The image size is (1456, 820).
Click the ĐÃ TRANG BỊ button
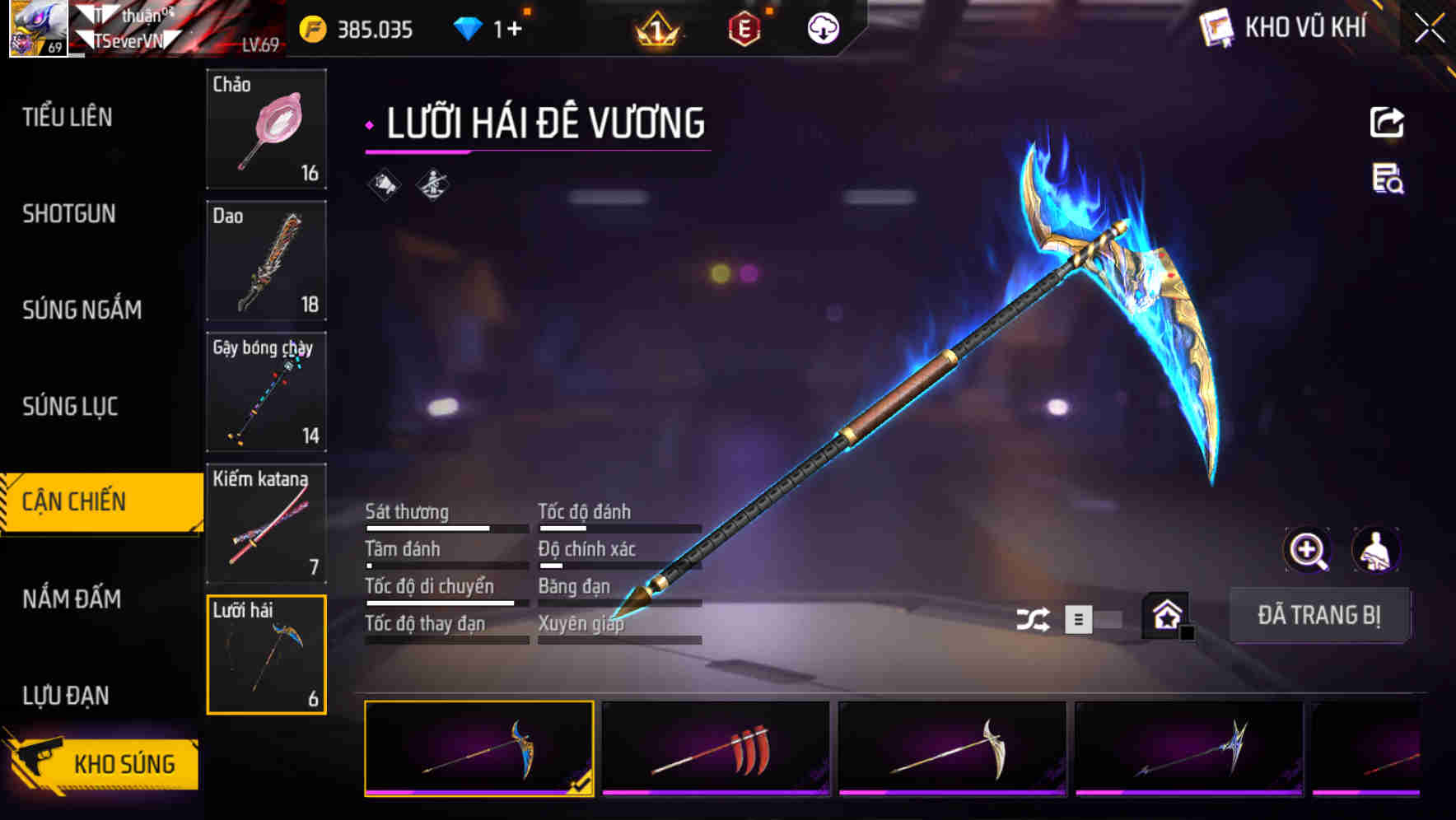[x=1319, y=615]
